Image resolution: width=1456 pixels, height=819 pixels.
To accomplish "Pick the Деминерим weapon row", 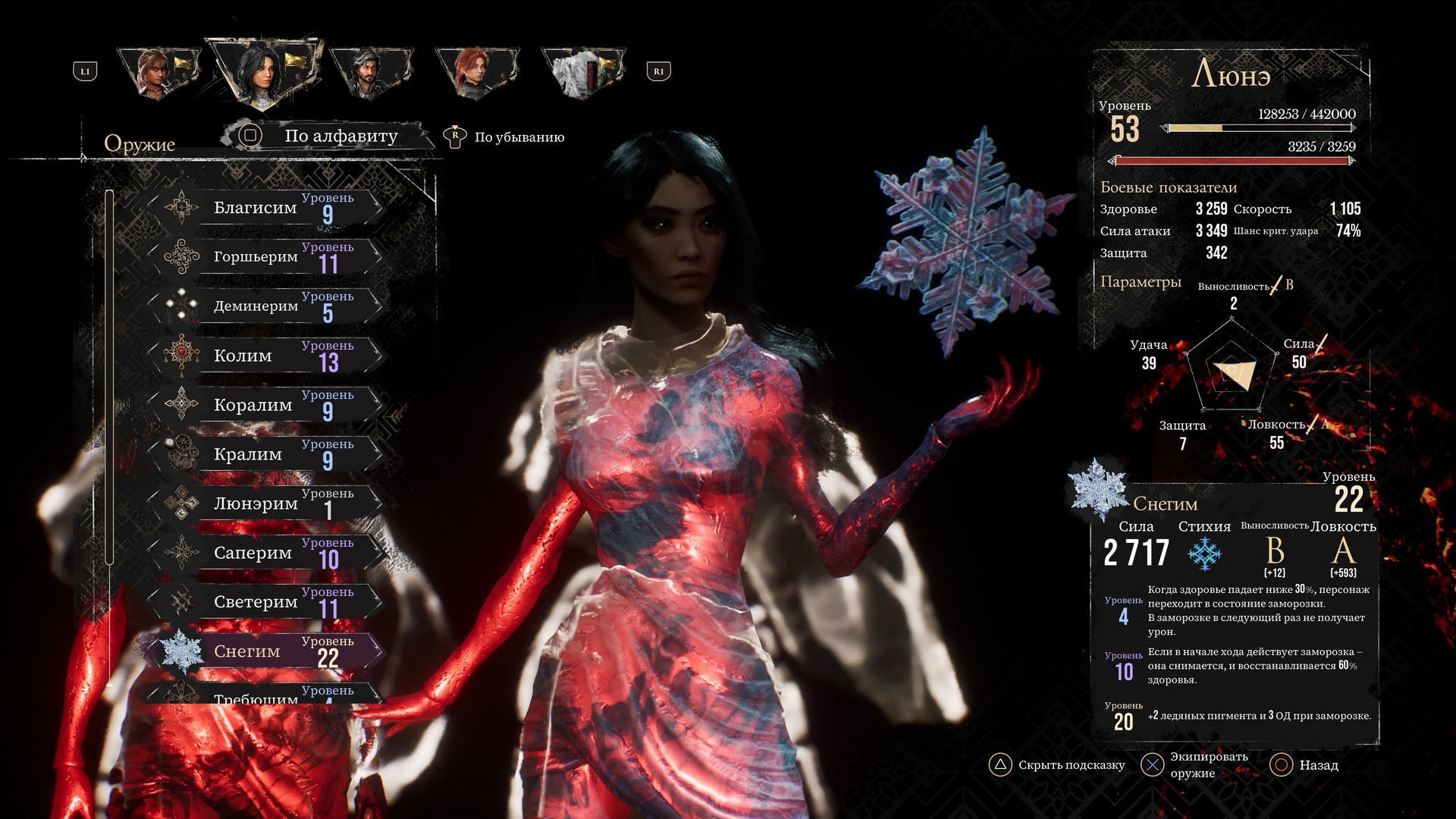I will 265,306.
